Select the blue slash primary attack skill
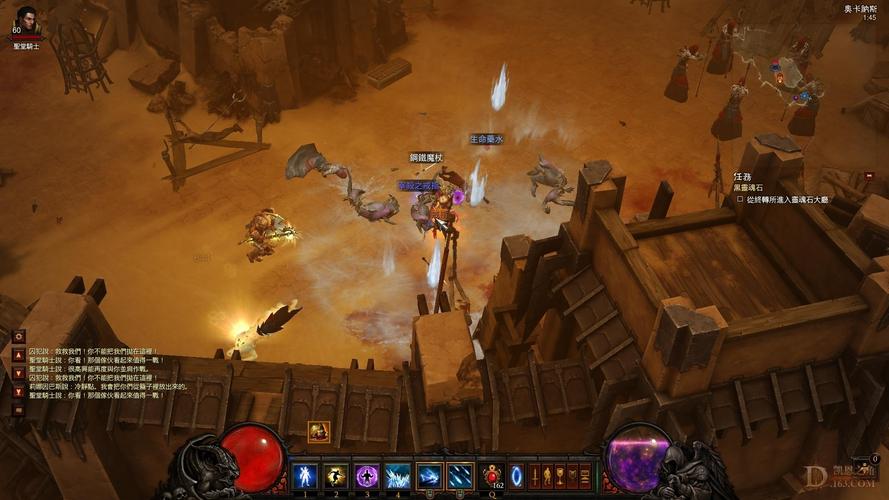Screen dimensions: 889x500 pos(429,476)
